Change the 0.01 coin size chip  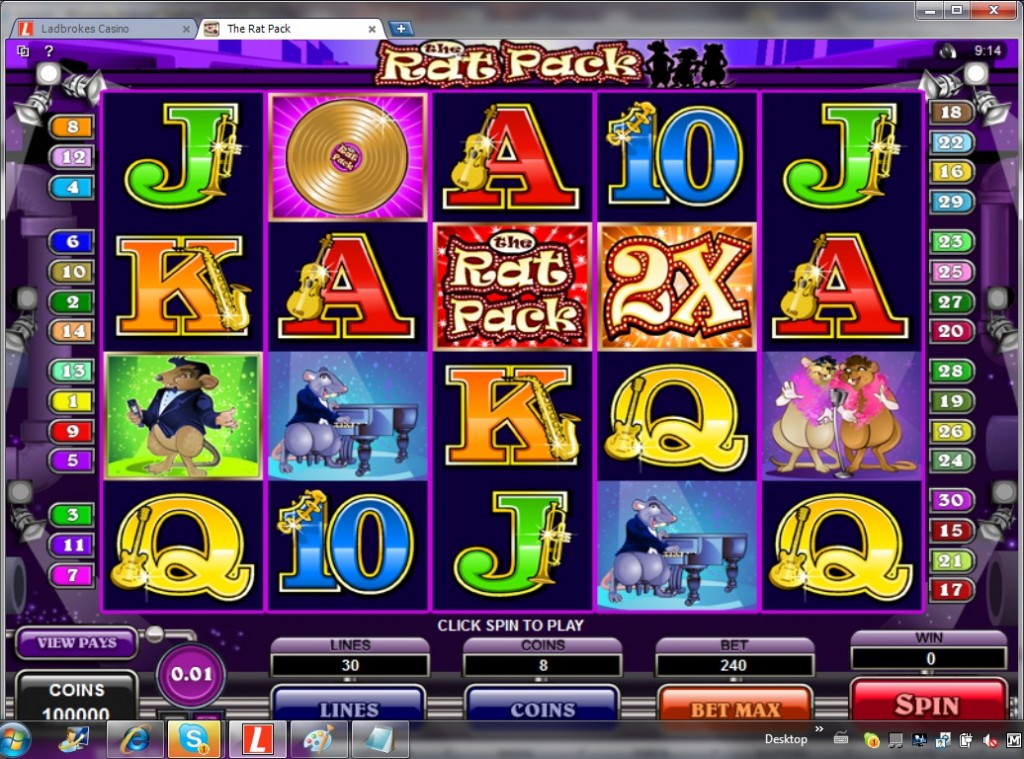(191, 673)
